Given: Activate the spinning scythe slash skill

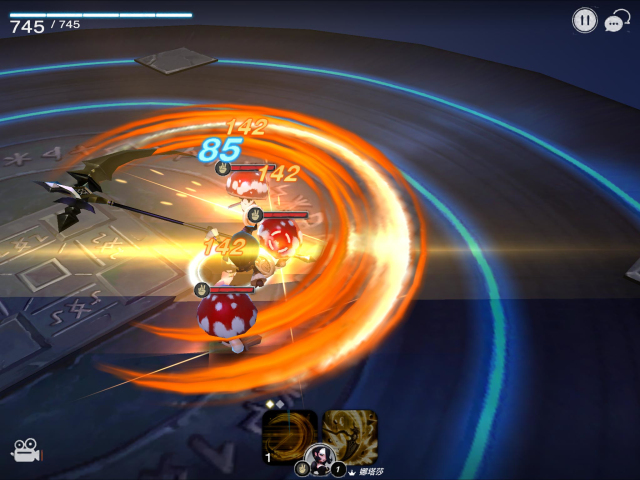Looking at the screenshot, I should [x=289, y=436].
